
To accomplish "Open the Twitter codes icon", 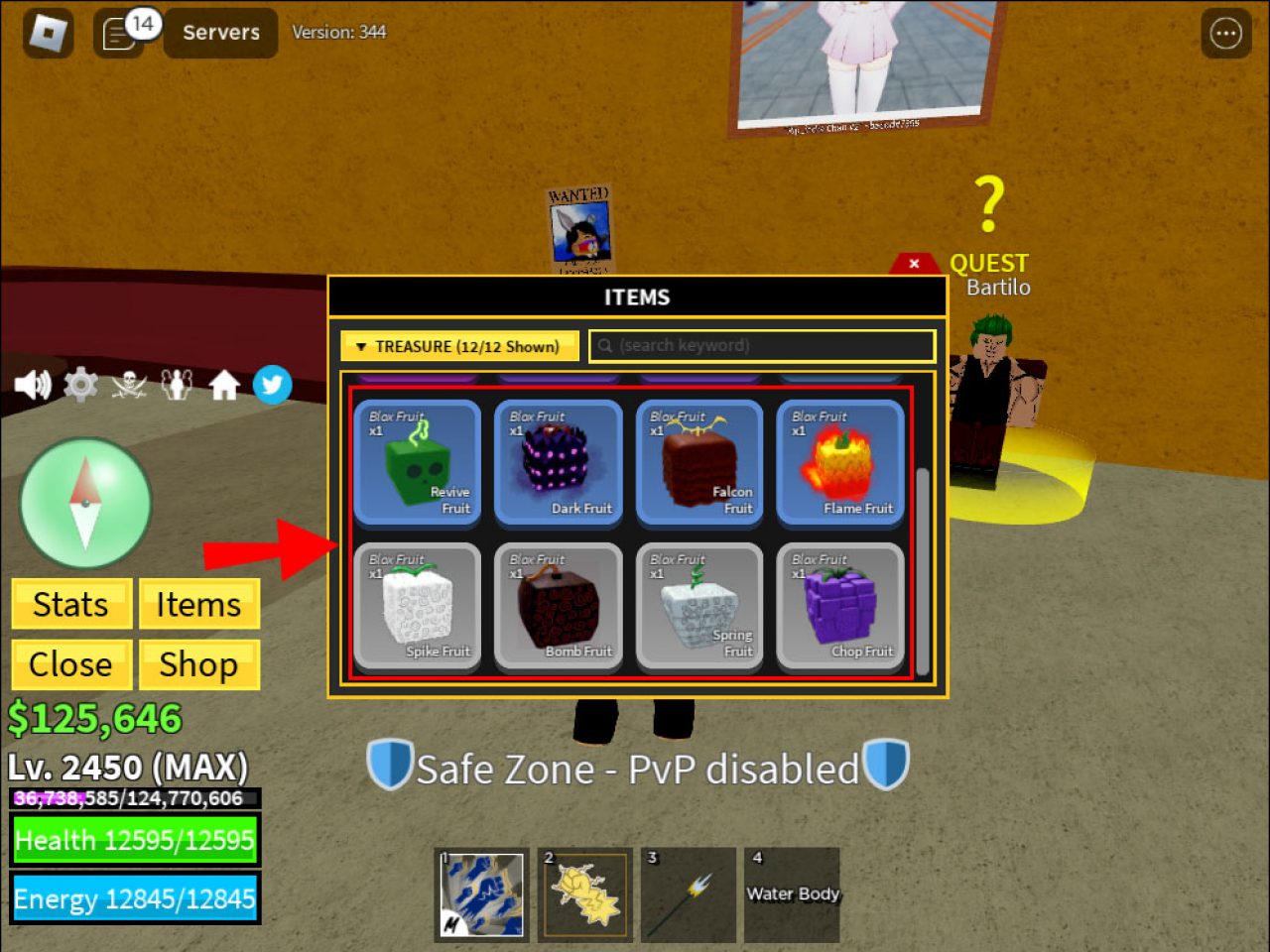I will click(x=272, y=384).
